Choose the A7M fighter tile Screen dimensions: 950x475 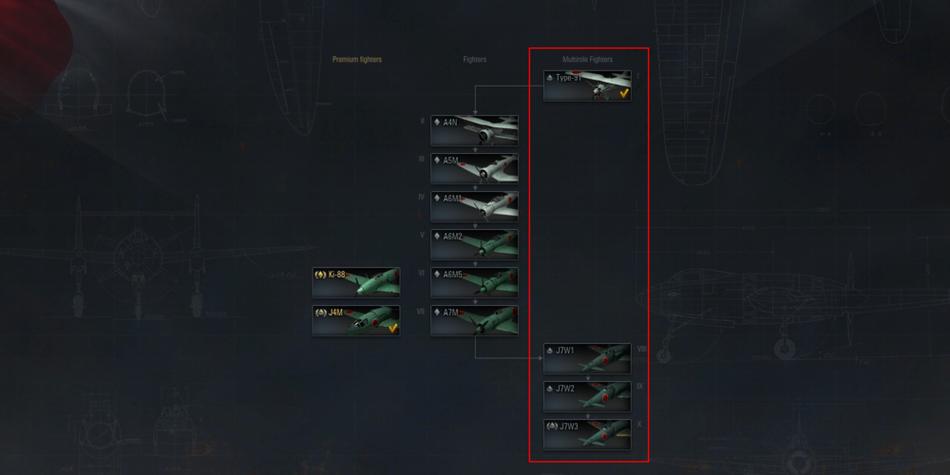474,320
